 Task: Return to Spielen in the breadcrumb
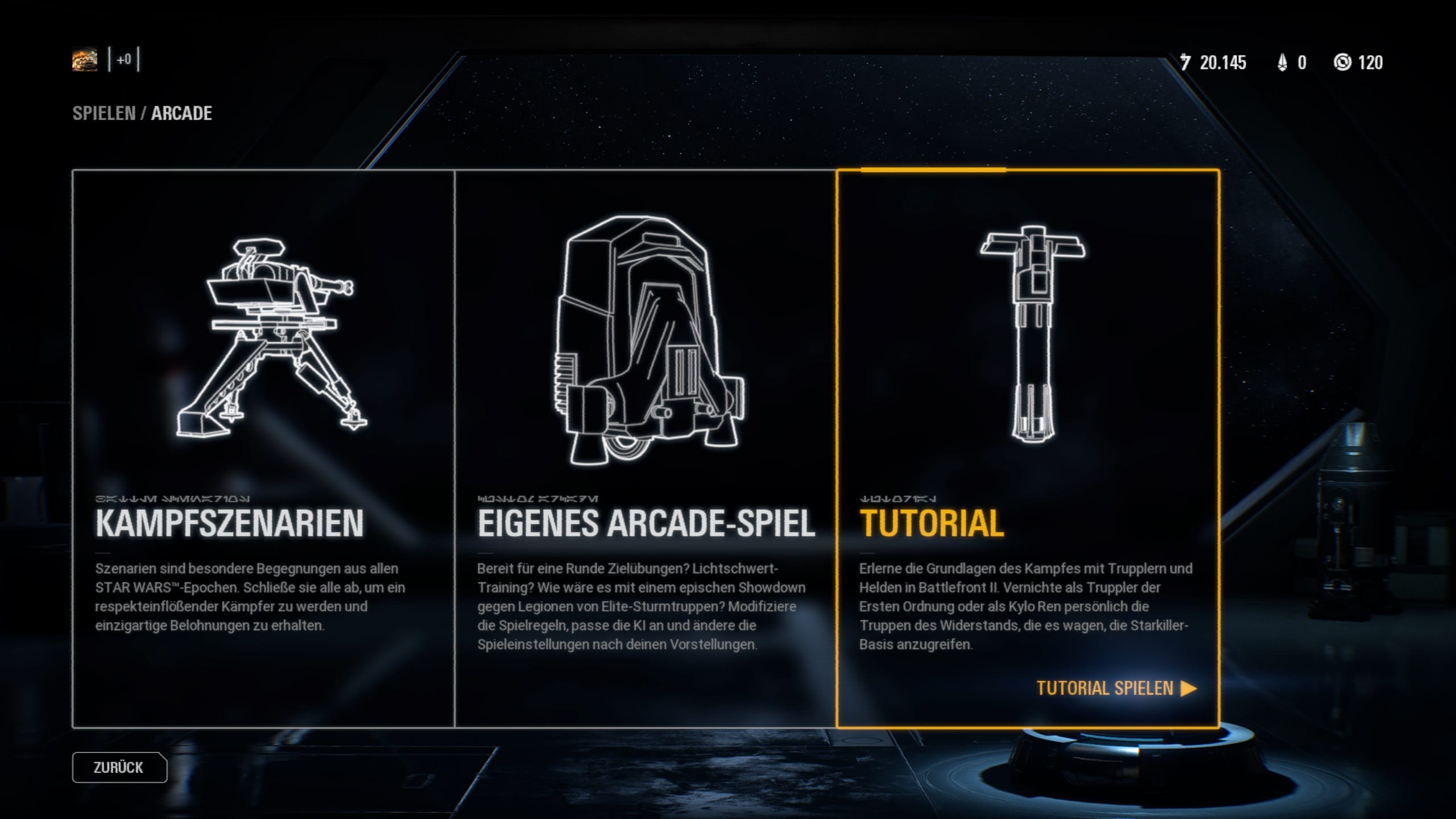point(104,113)
